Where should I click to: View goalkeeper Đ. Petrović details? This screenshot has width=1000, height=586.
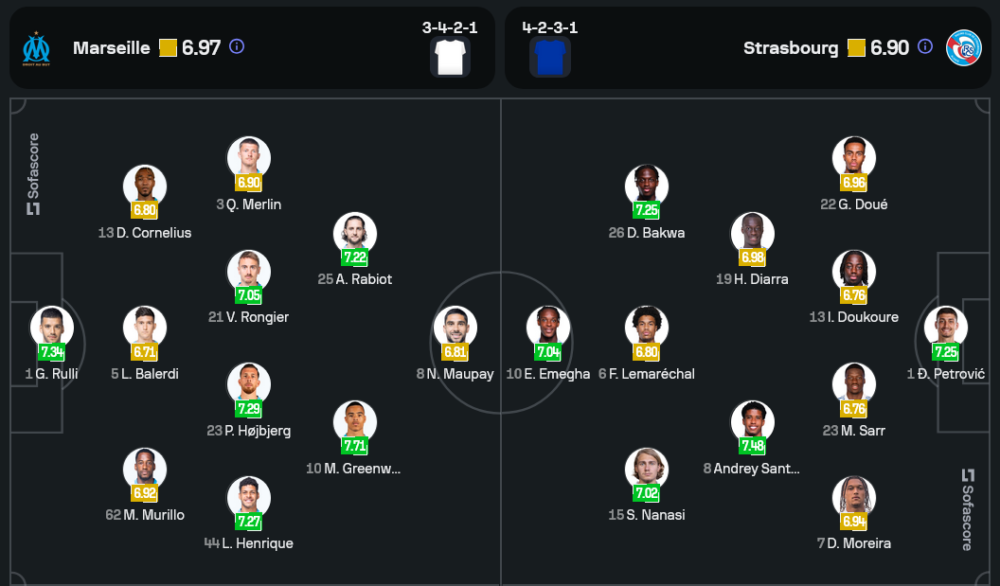[945, 328]
